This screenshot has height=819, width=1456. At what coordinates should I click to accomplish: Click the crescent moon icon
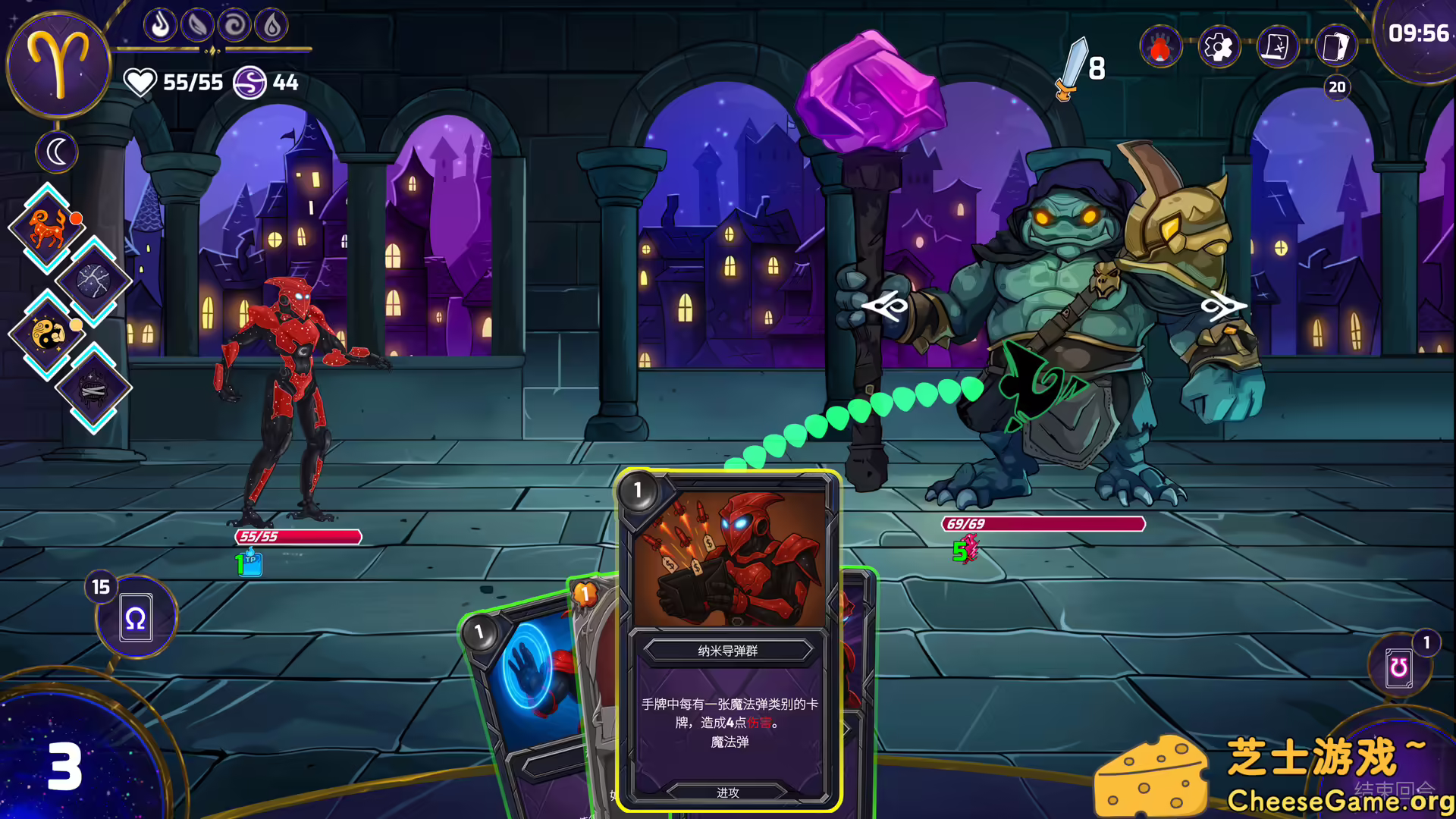[57, 152]
